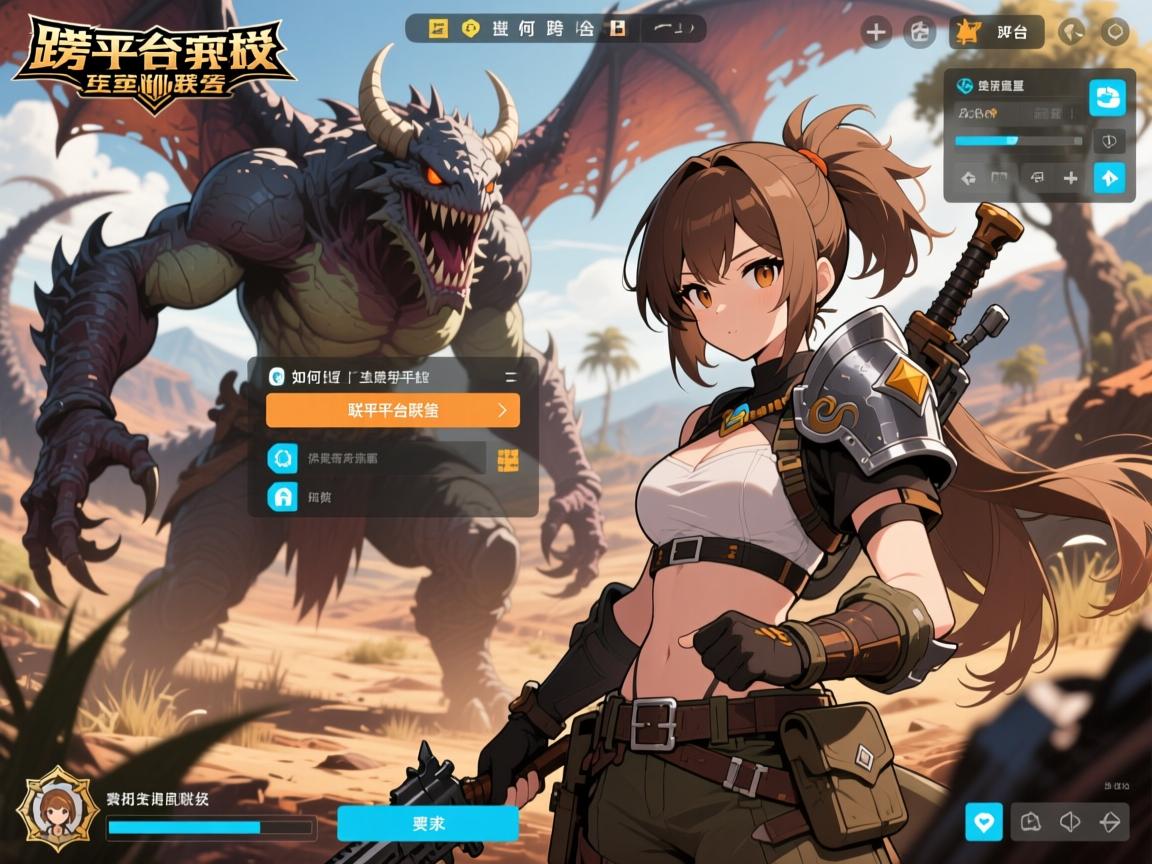
Task: Click the plus icon in the top bar
Action: tap(876, 32)
